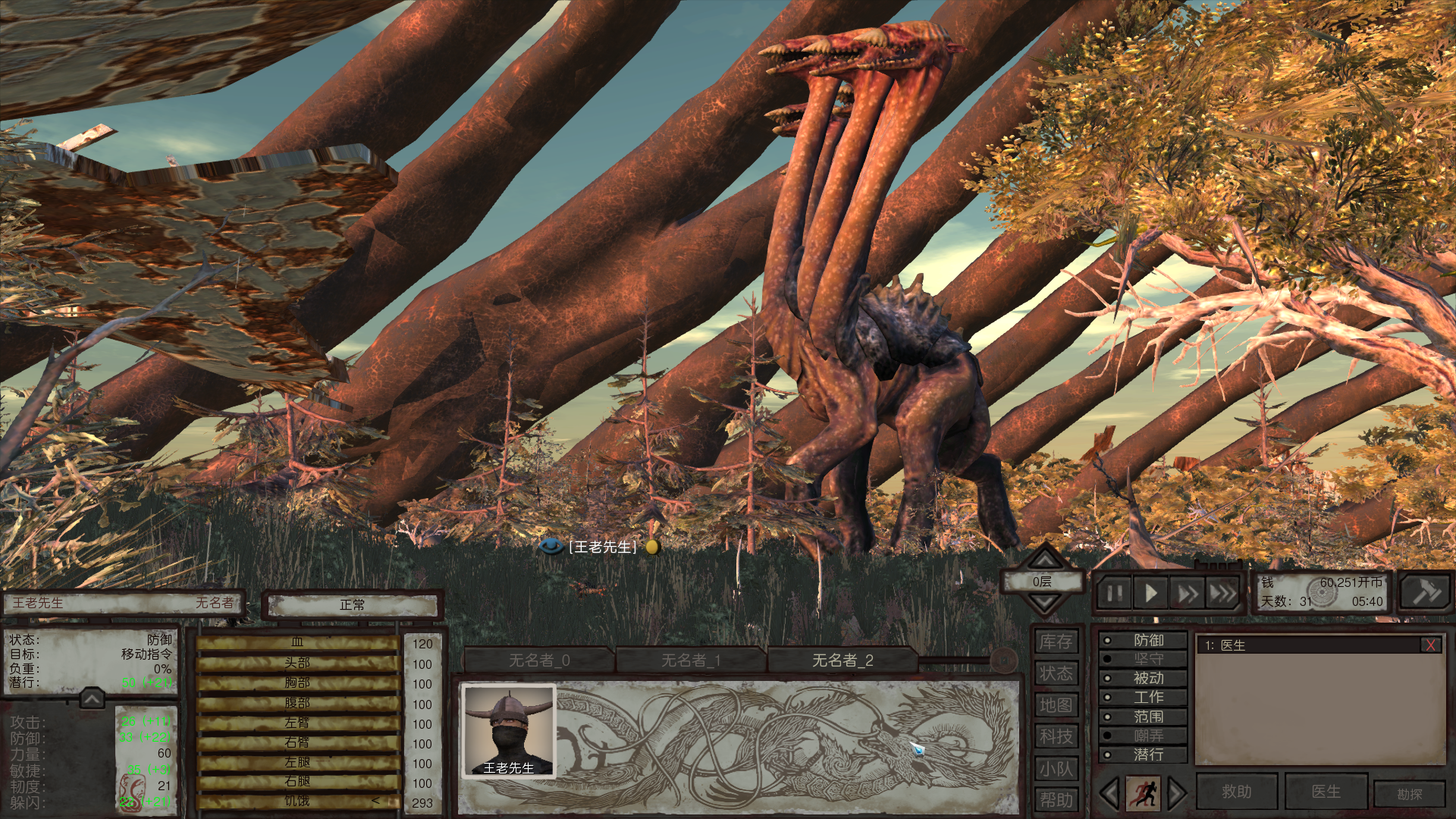Set game speed to triple fast-forward
The height and width of the screenshot is (819, 1456).
click(1222, 593)
